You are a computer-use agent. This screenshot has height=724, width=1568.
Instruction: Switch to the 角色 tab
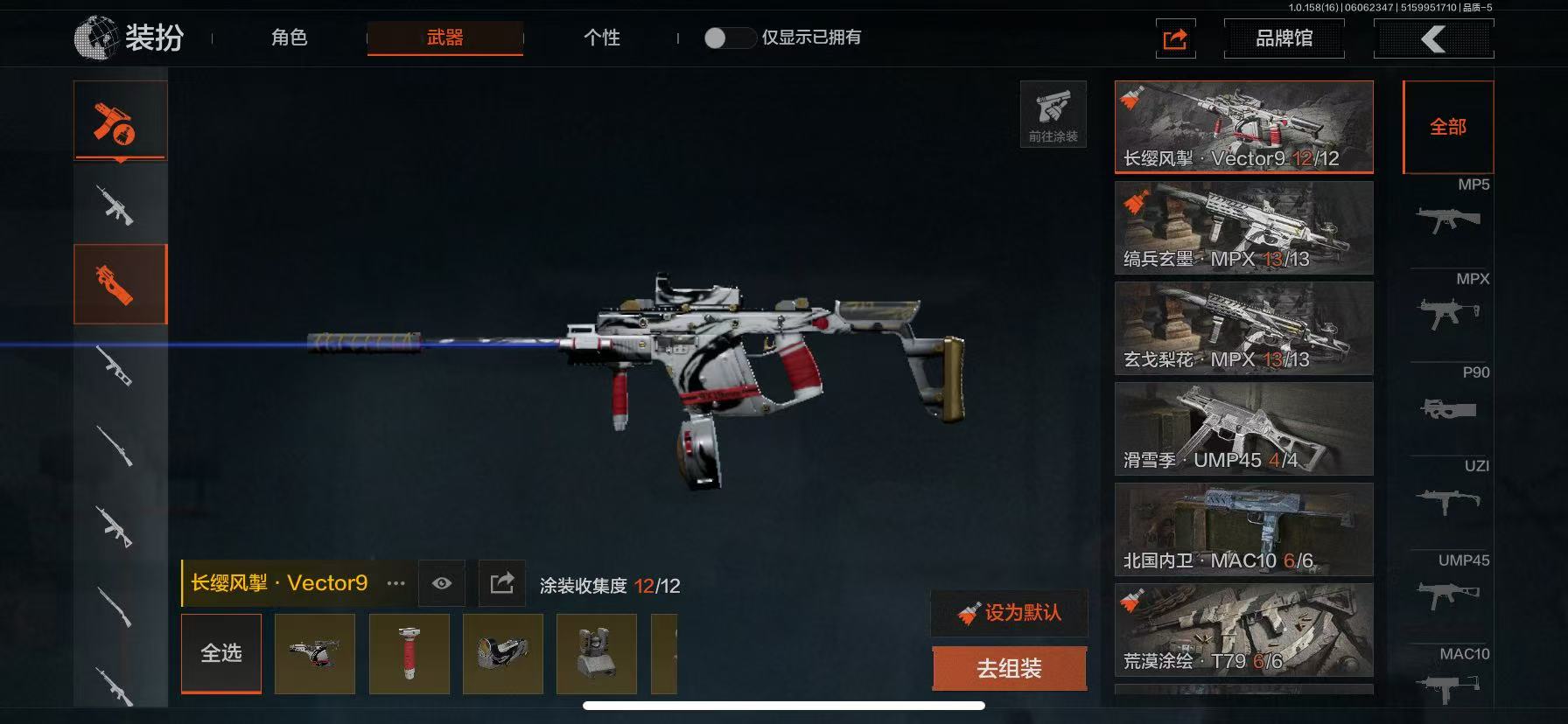point(289,38)
